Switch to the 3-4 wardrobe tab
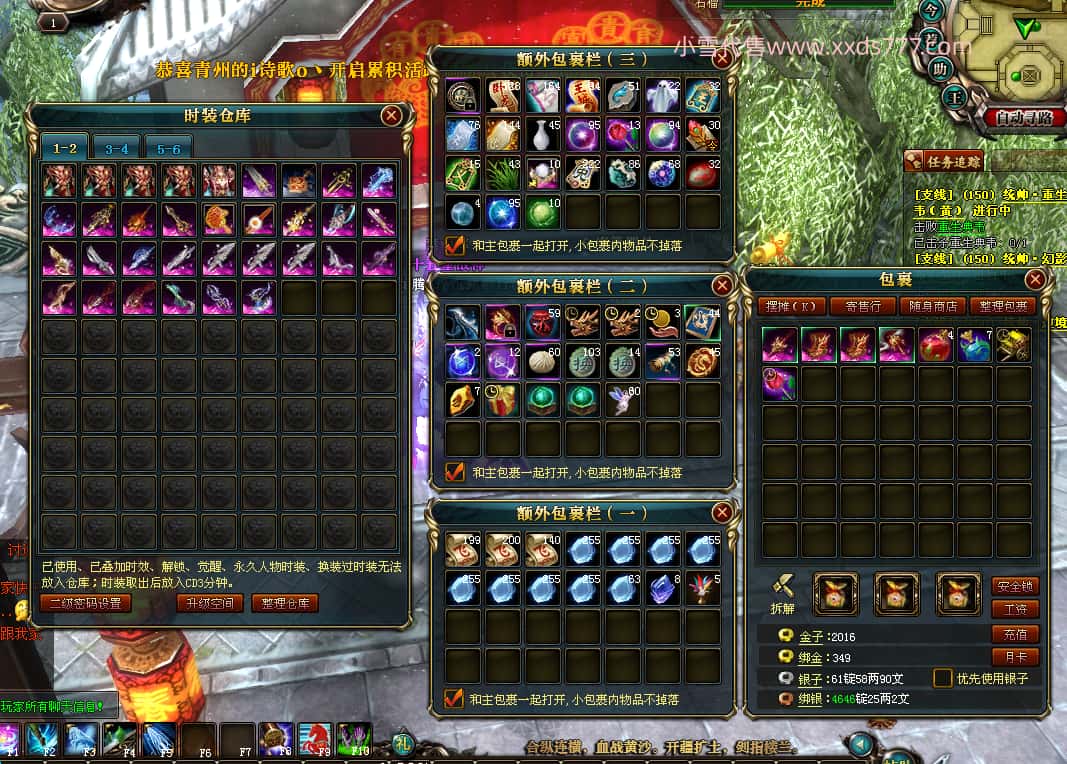 tap(116, 148)
